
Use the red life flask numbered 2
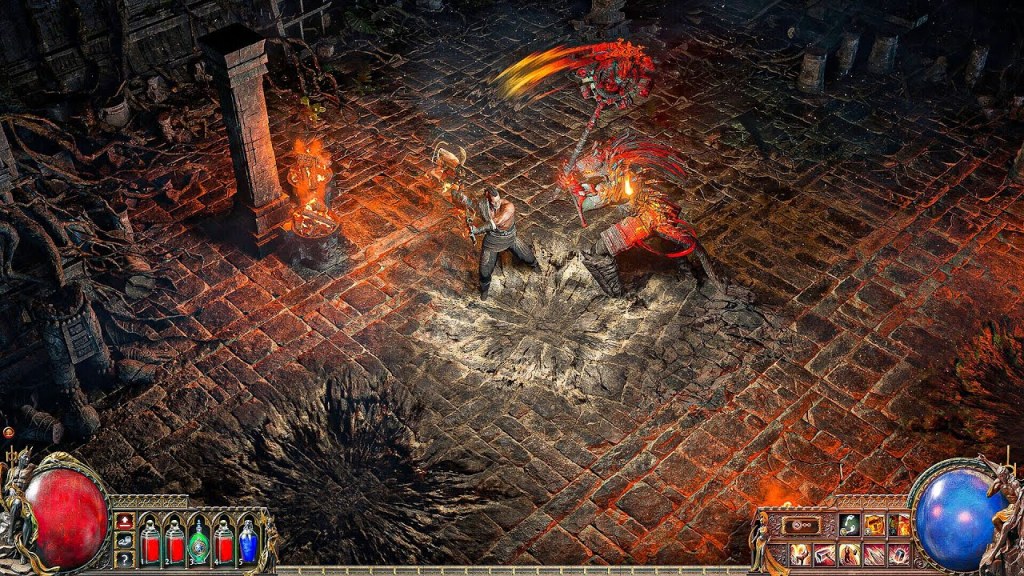point(175,544)
